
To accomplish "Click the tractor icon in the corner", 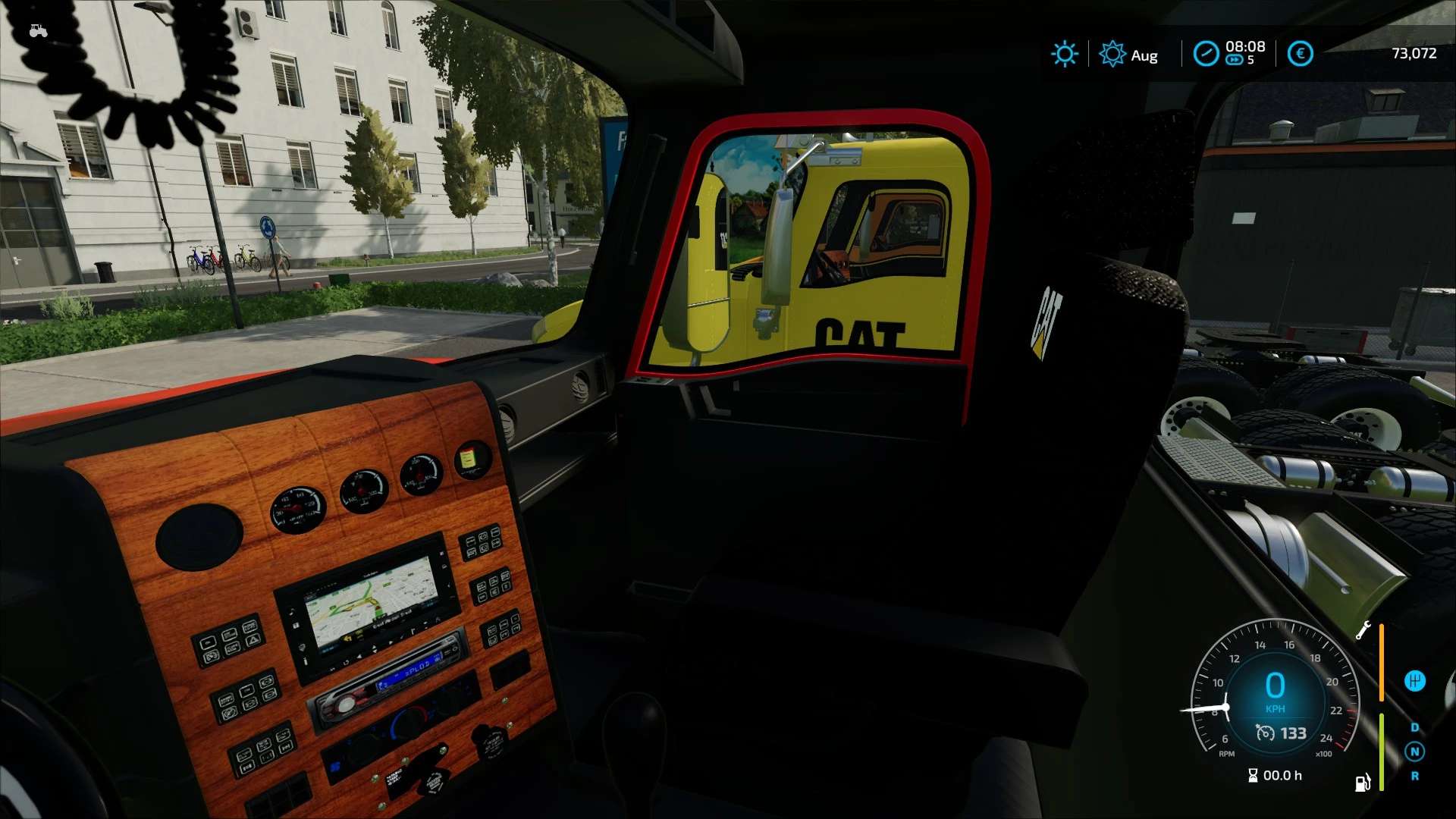I will click(38, 31).
